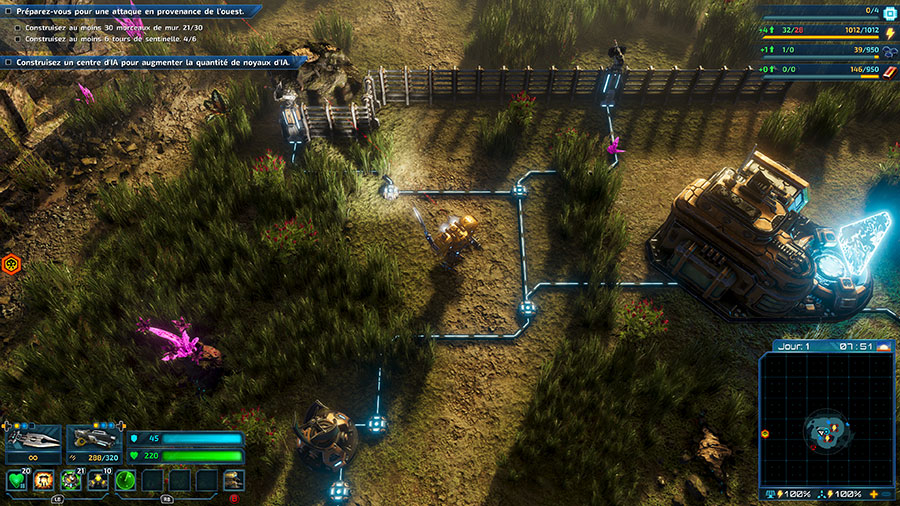Select the yellow turret item with count 10

pos(98,481)
